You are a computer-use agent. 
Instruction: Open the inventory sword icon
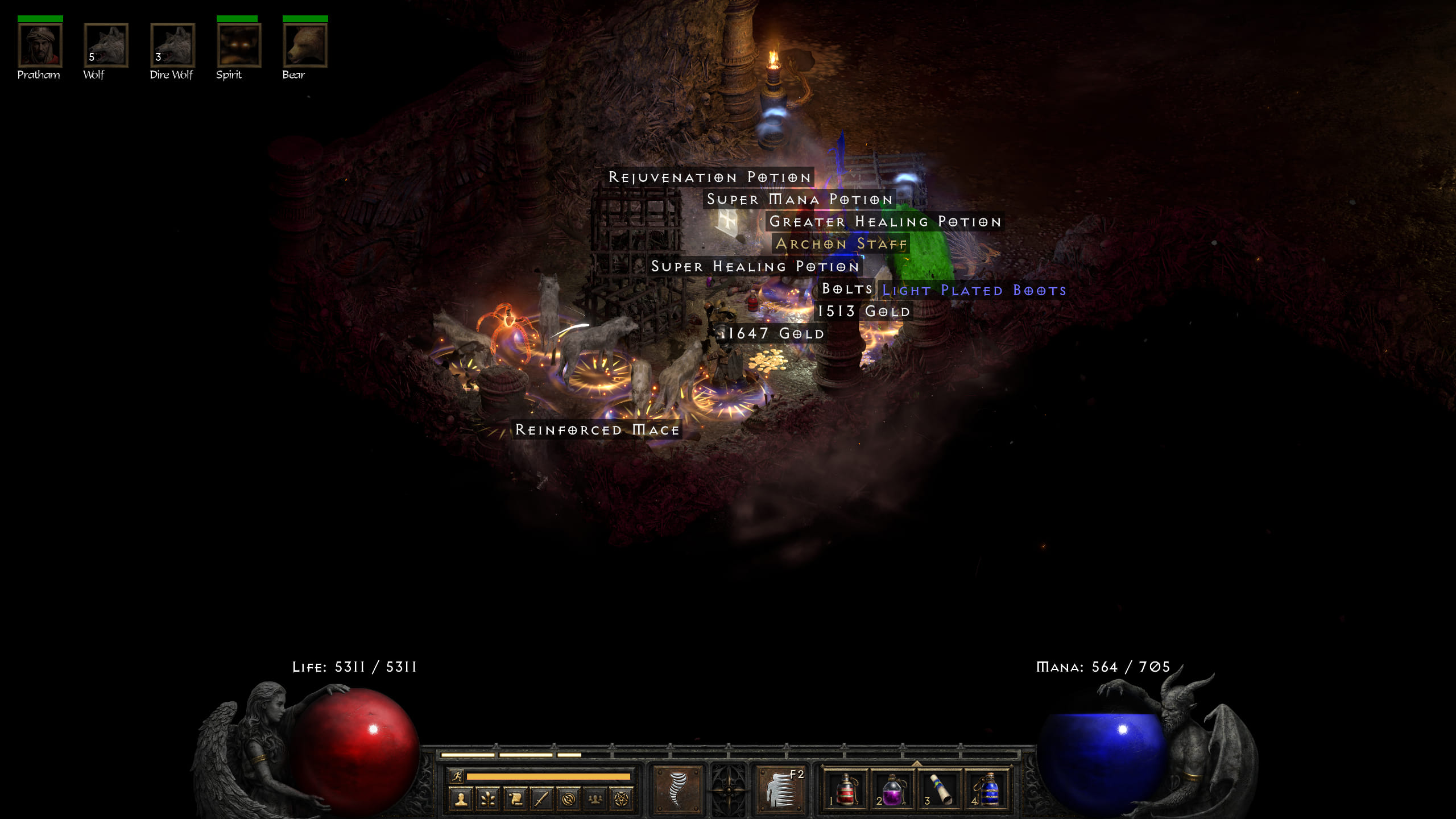click(541, 799)
